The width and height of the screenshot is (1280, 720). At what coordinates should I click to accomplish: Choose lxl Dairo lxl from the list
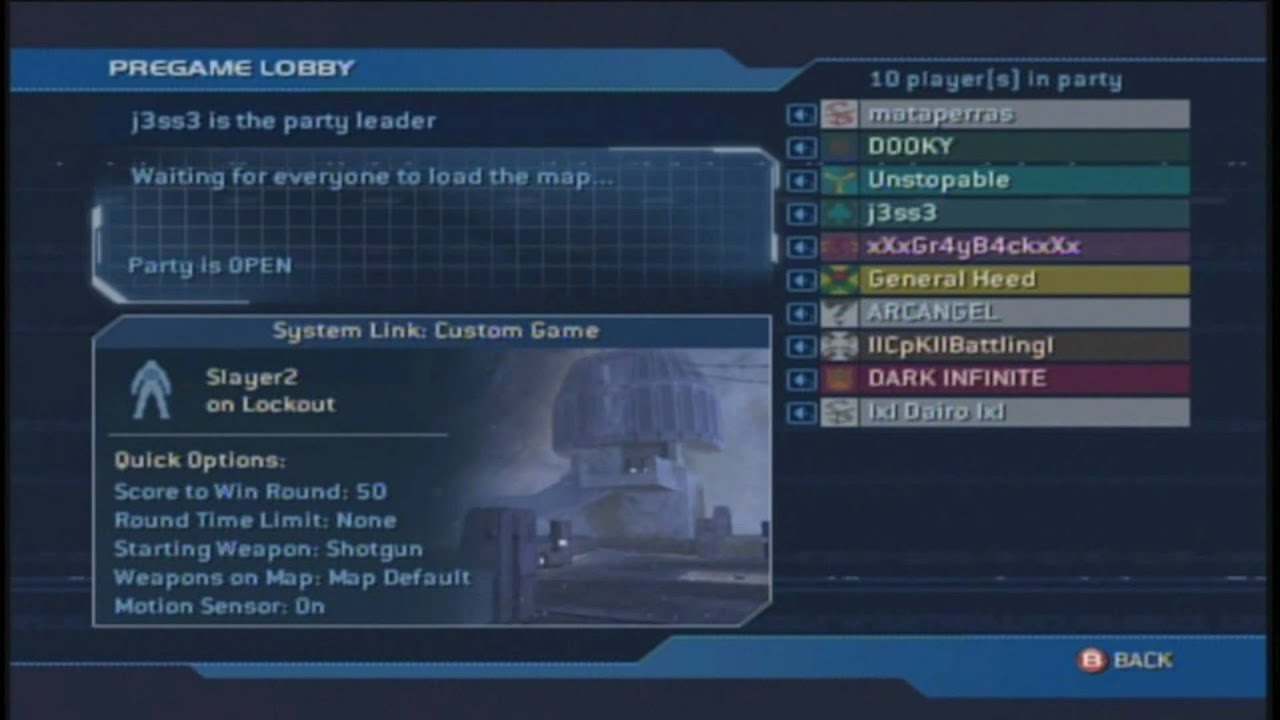(1004, 412)
